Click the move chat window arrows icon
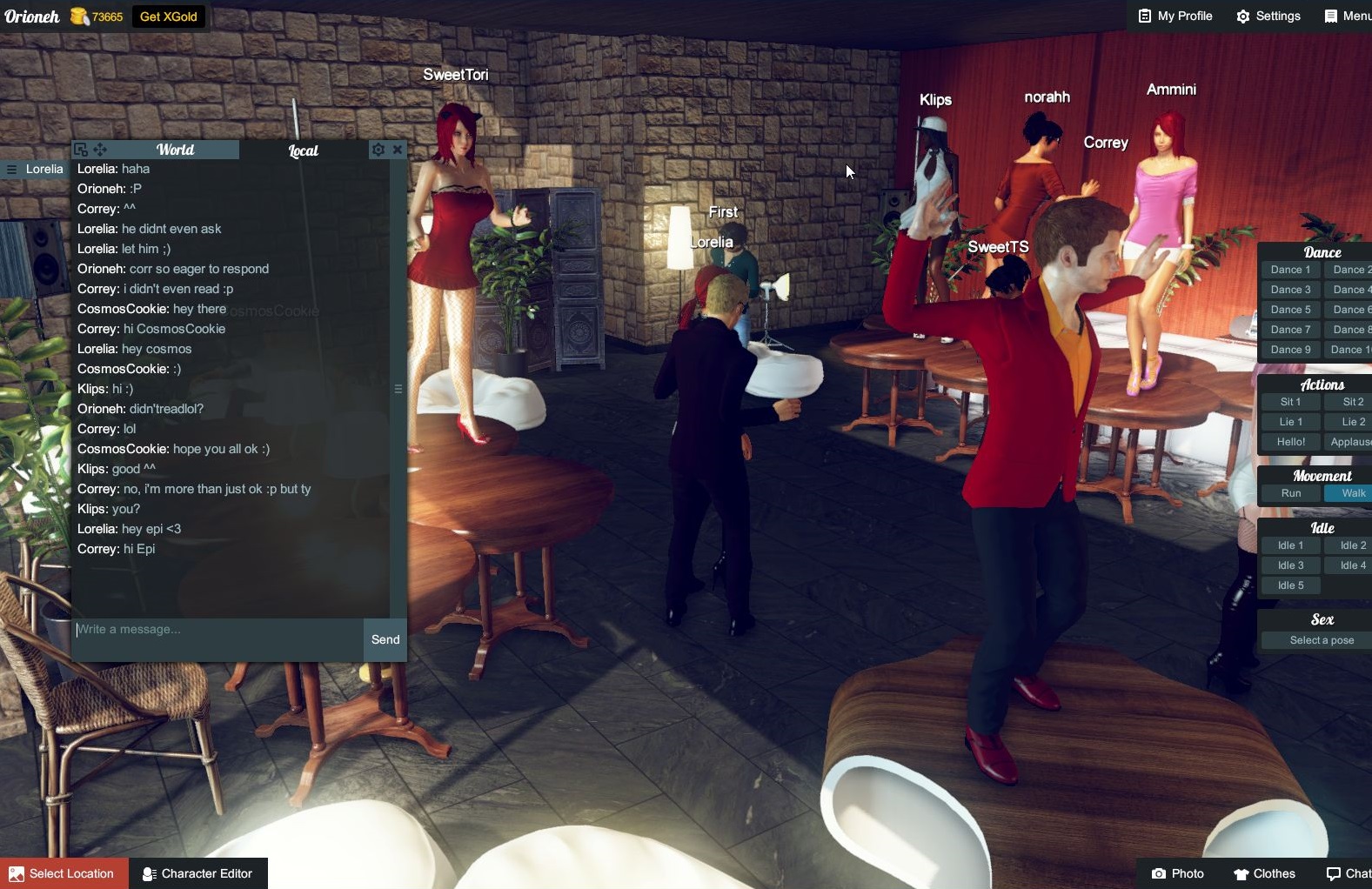This screenshot has height=889, width=1372. click(100, 150)
